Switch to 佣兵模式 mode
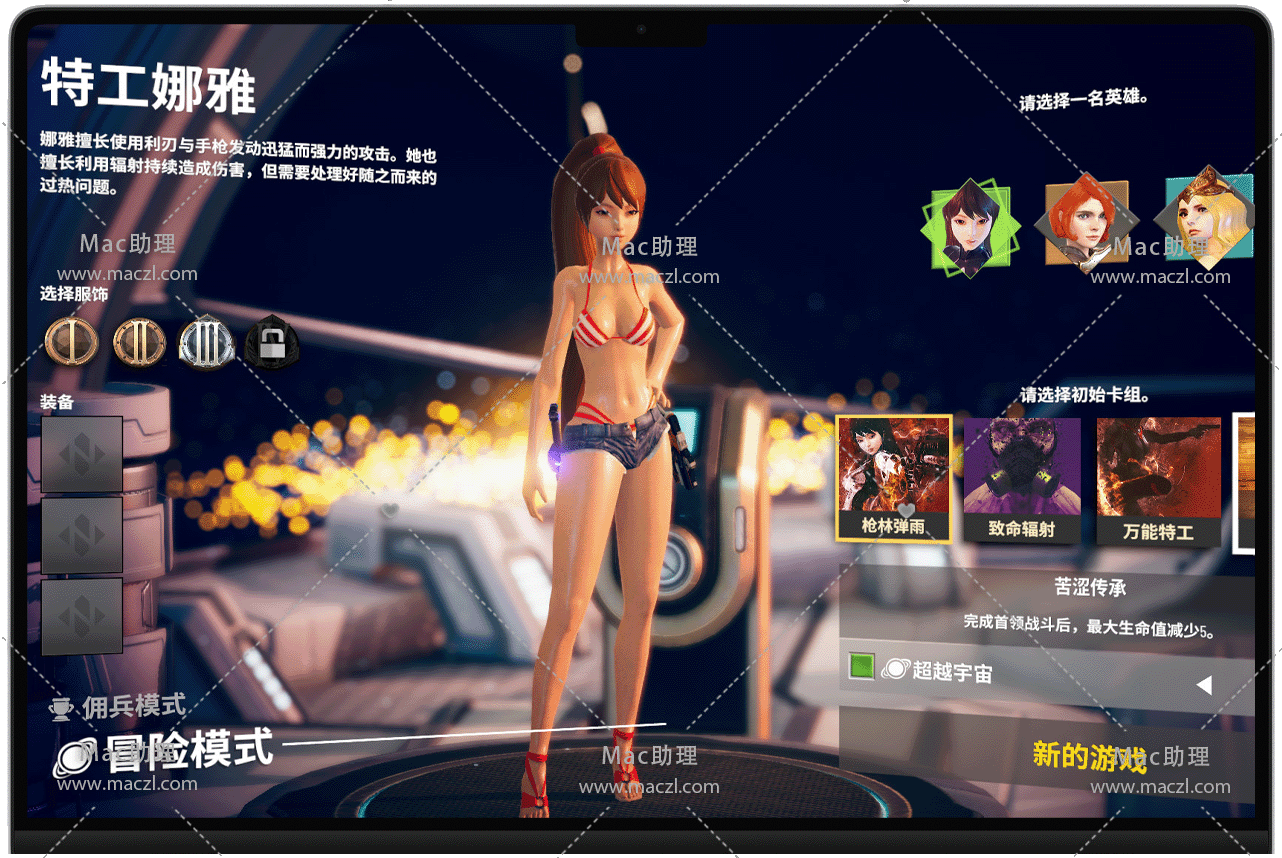This screenshot has height=858, width=1282. [x=133, y=706]
